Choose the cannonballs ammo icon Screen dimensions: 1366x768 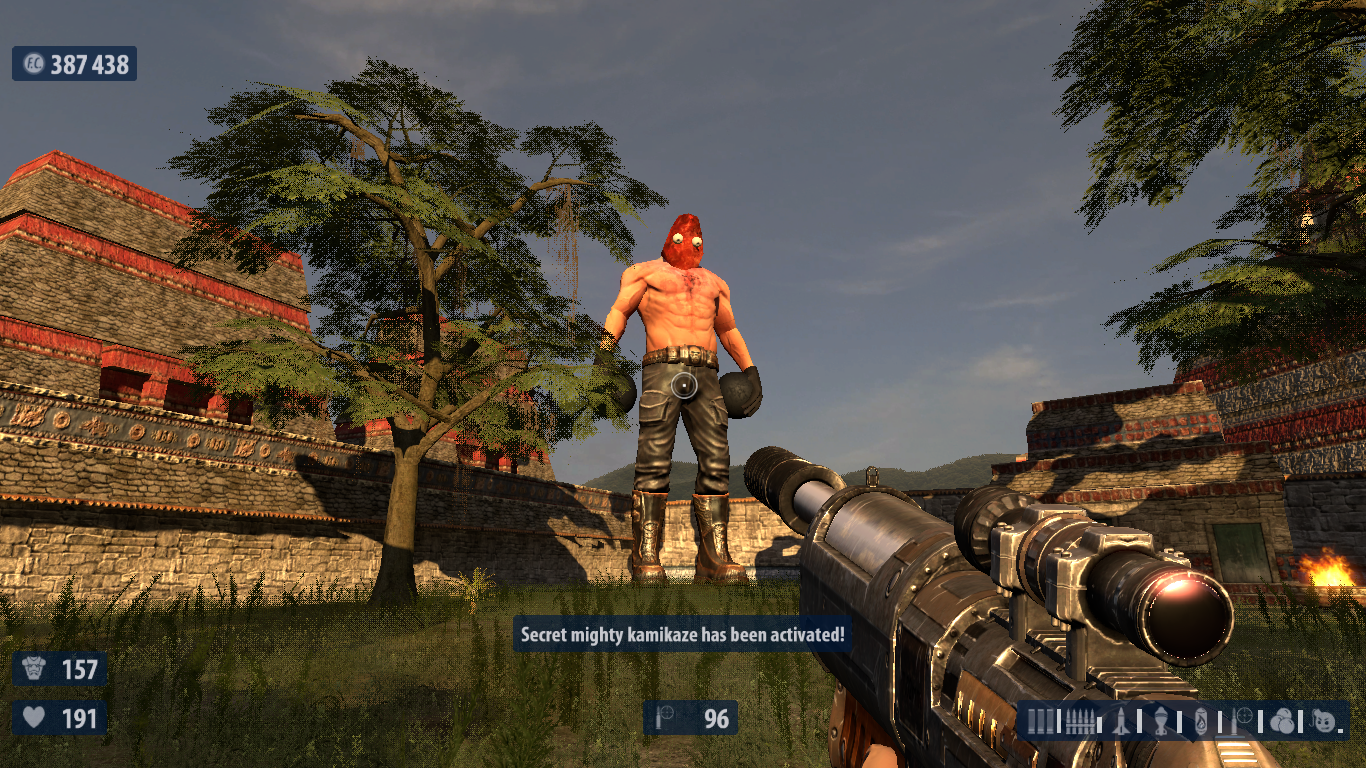pos(1283,721)
